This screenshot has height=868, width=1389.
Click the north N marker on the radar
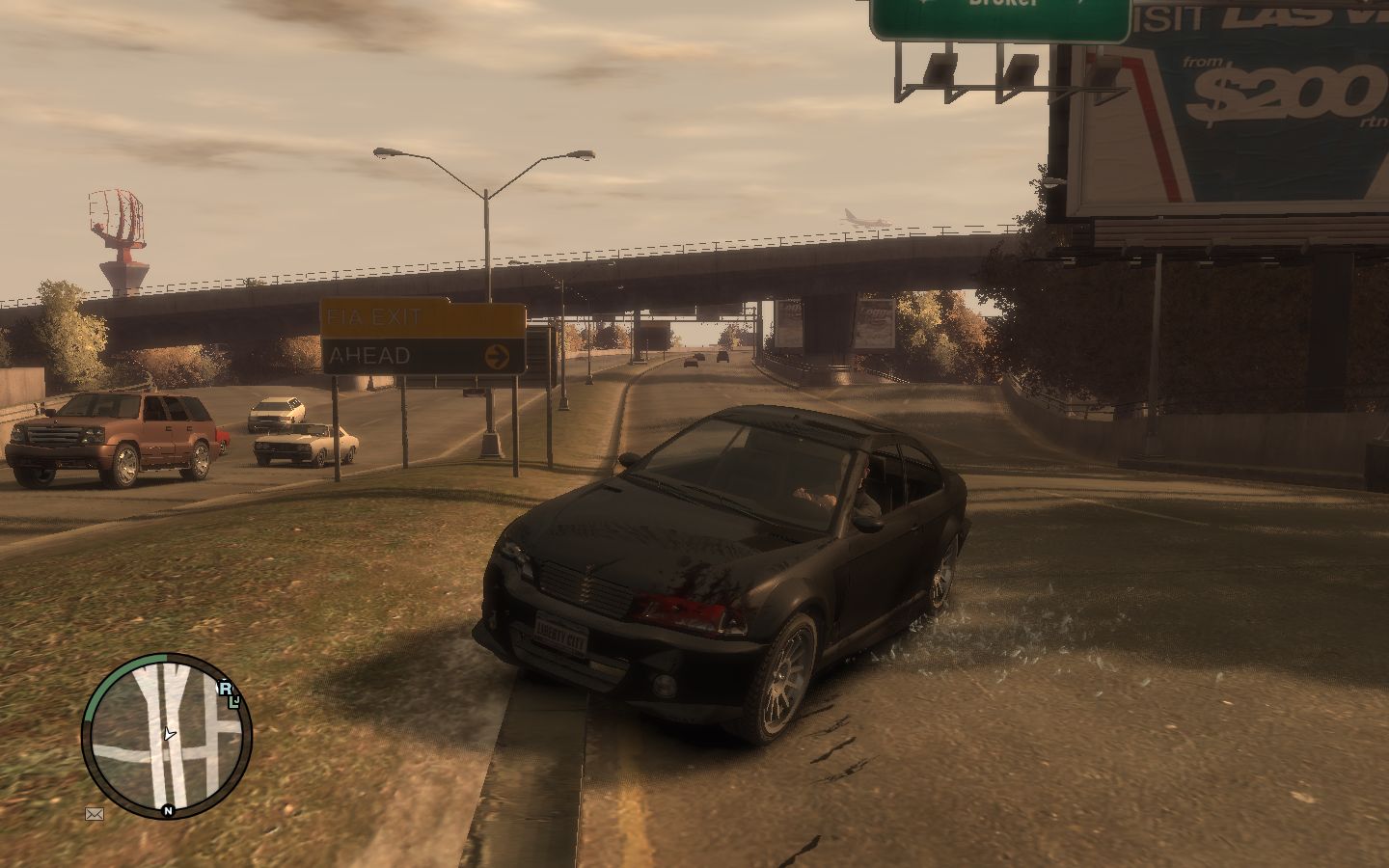point(168,811)
